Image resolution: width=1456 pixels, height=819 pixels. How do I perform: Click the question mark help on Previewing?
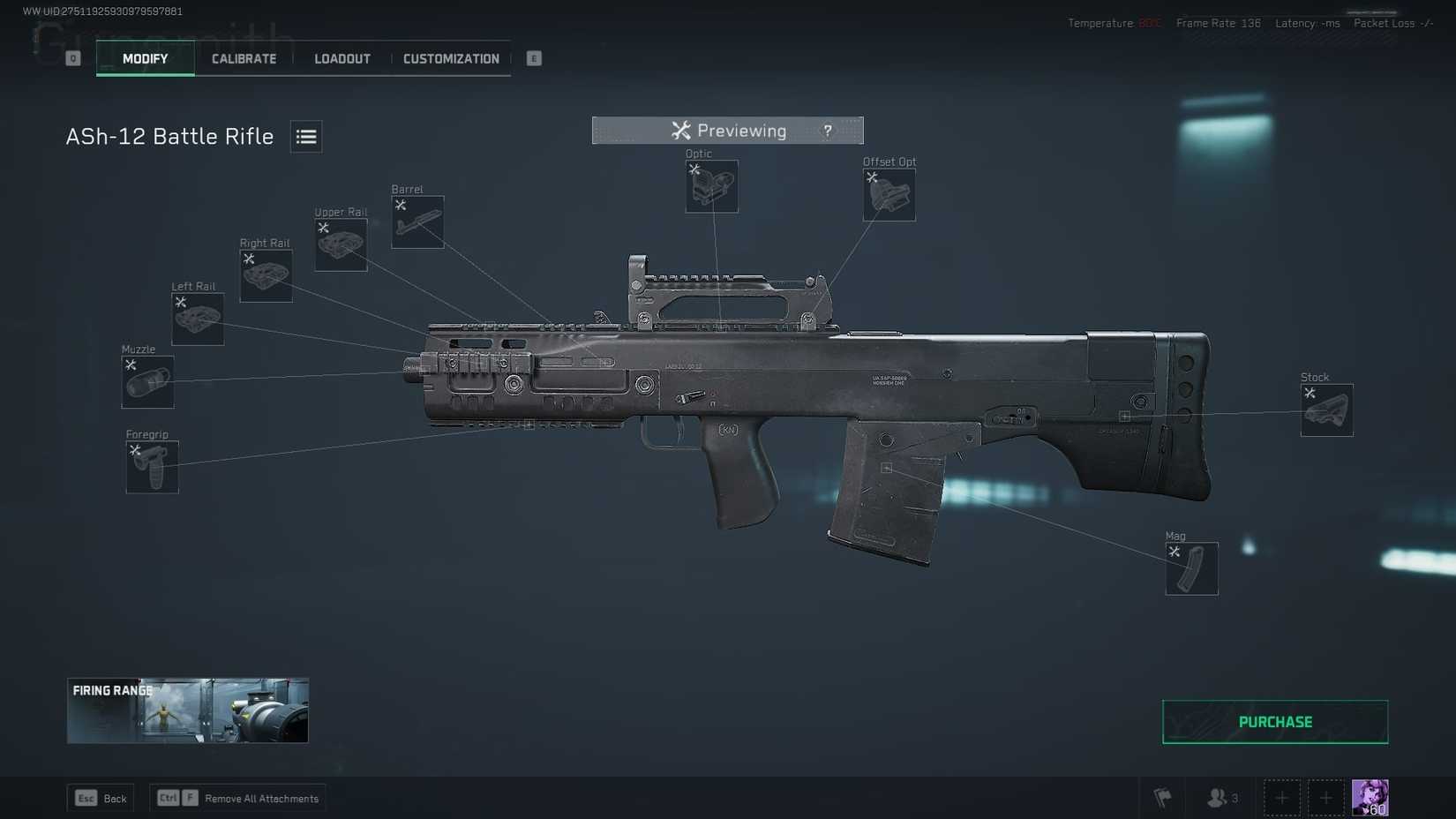click(x=827, y=131)
